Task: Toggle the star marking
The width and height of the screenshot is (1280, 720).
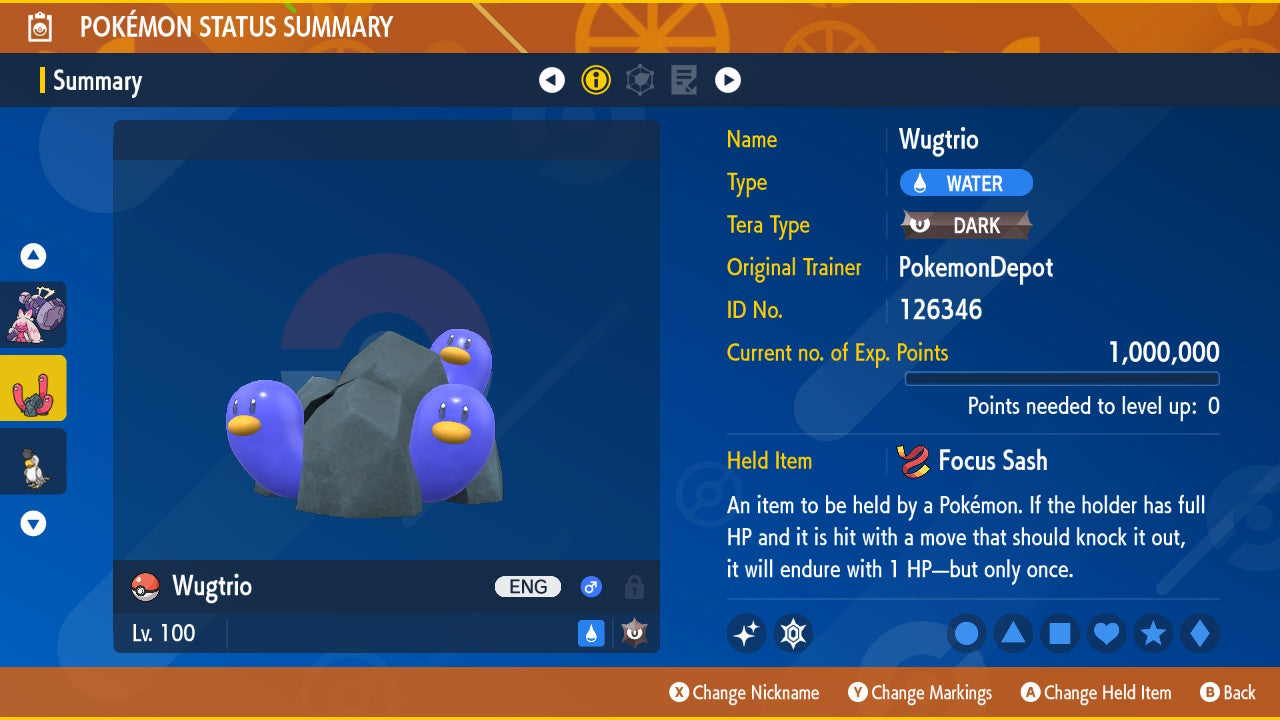Action: coord(1153,634)
